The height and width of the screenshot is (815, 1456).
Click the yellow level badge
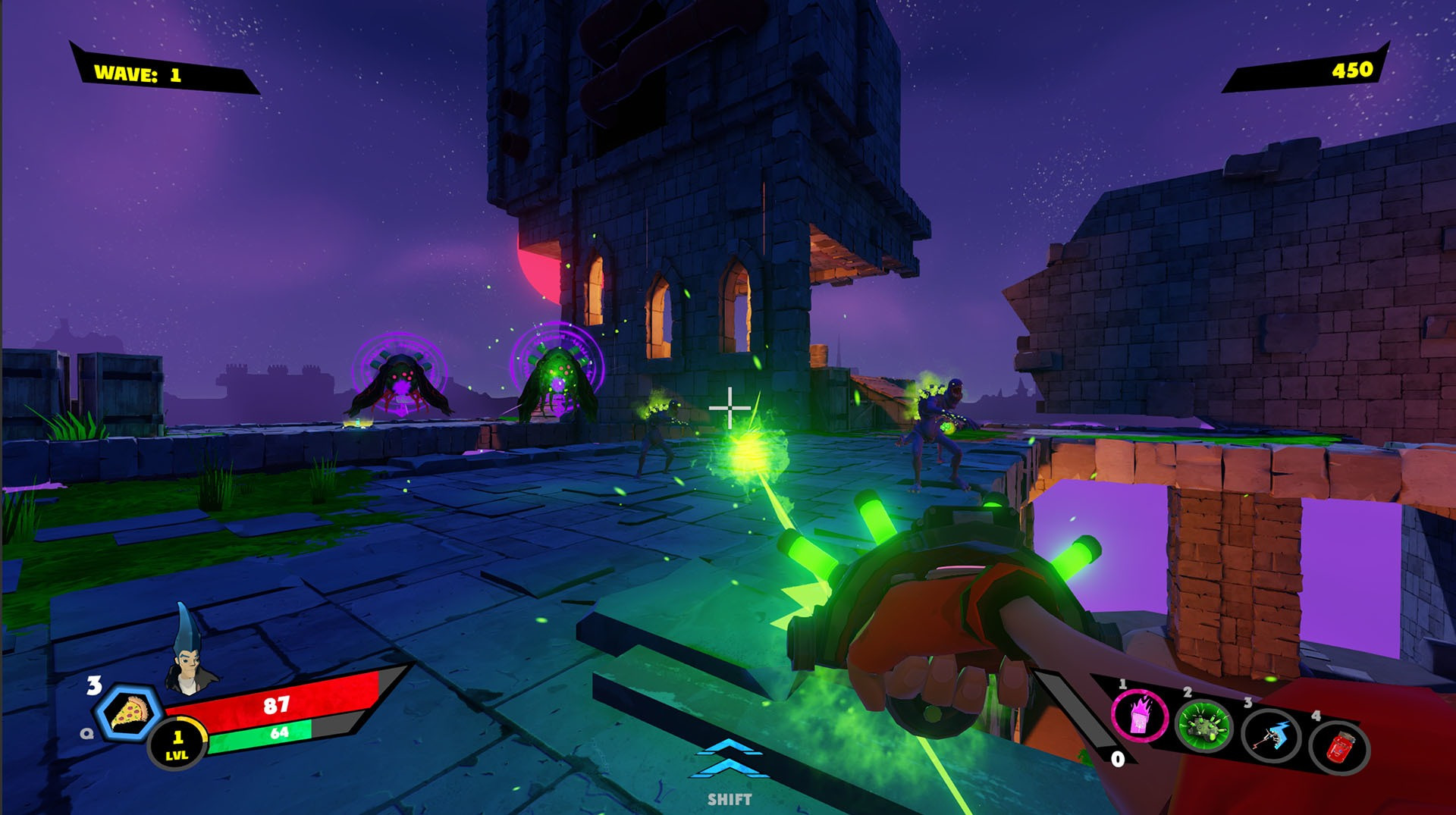177,744
